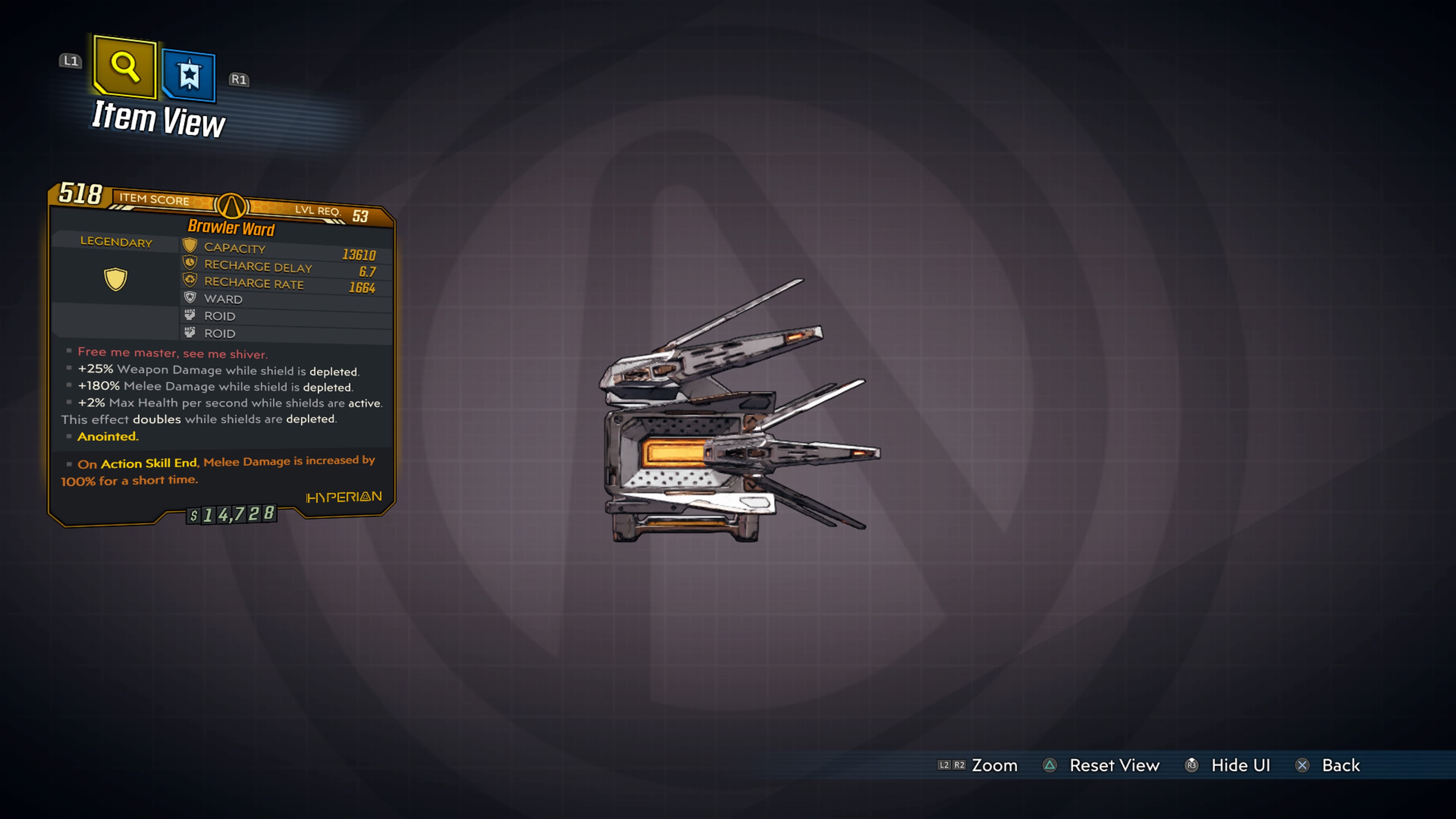The image size is (1456, 819).
Task: Click the Ward attribute shield icon
Action: tap(190, 298)
